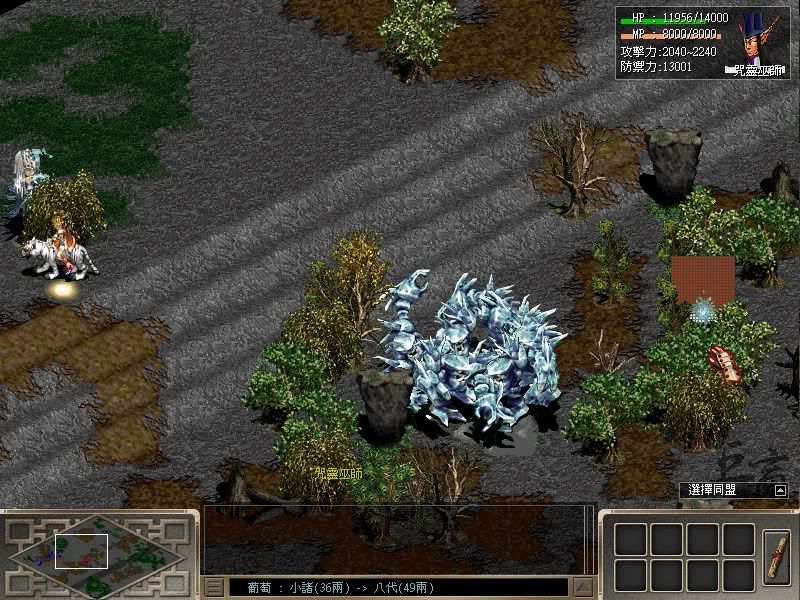This screenshot has width=800, height=600.
Task: Open the 選擇同盟 alliance dropdown
Action: click(780, 490)
